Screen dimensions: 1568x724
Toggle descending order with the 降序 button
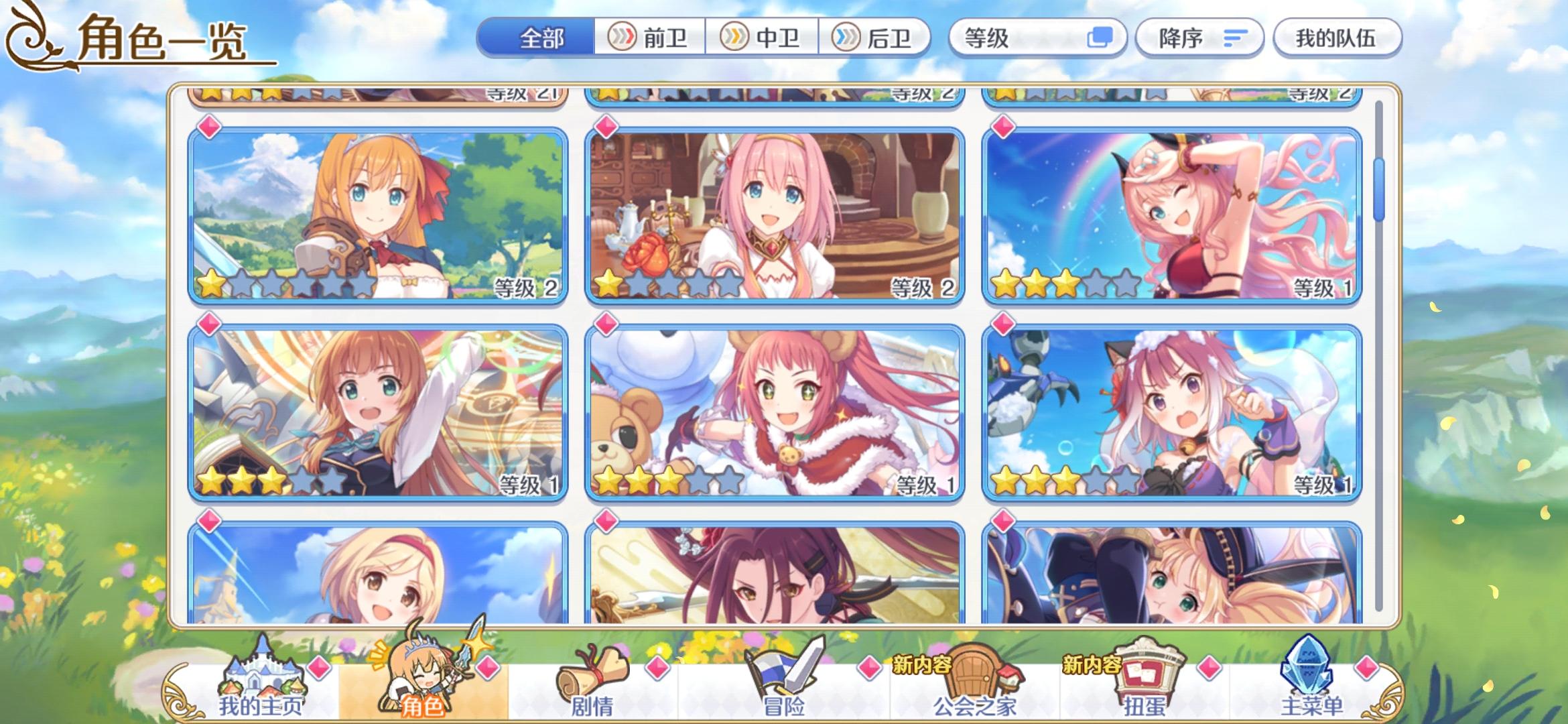[x=1199, y=39]
